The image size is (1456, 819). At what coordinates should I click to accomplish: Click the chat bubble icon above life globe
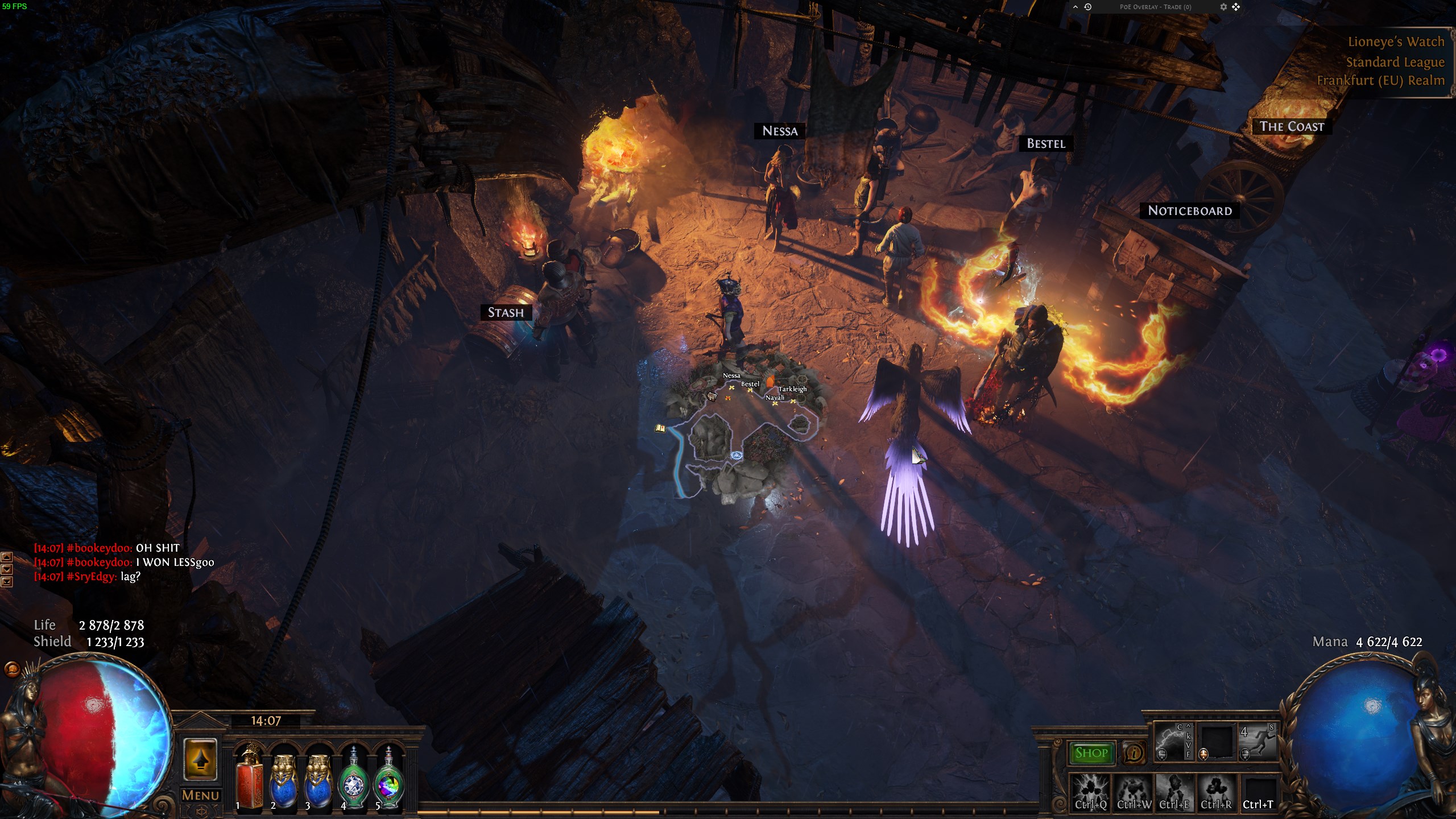(11, 670)
